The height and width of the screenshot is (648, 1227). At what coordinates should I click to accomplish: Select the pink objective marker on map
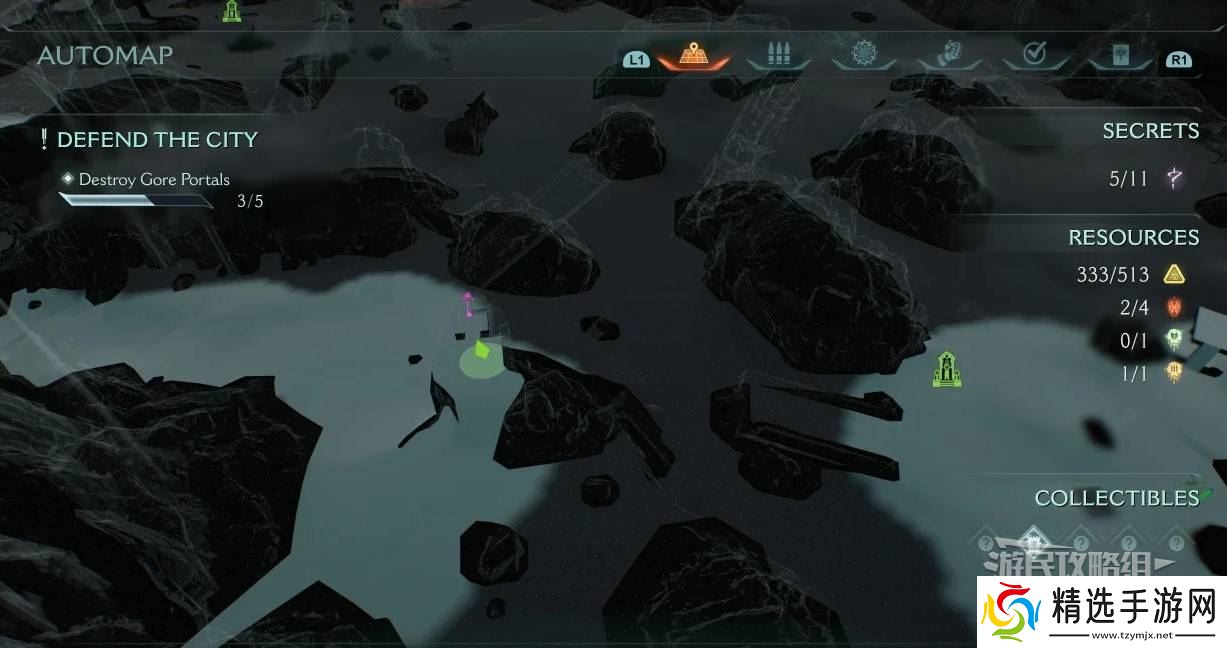click(467, 301)
